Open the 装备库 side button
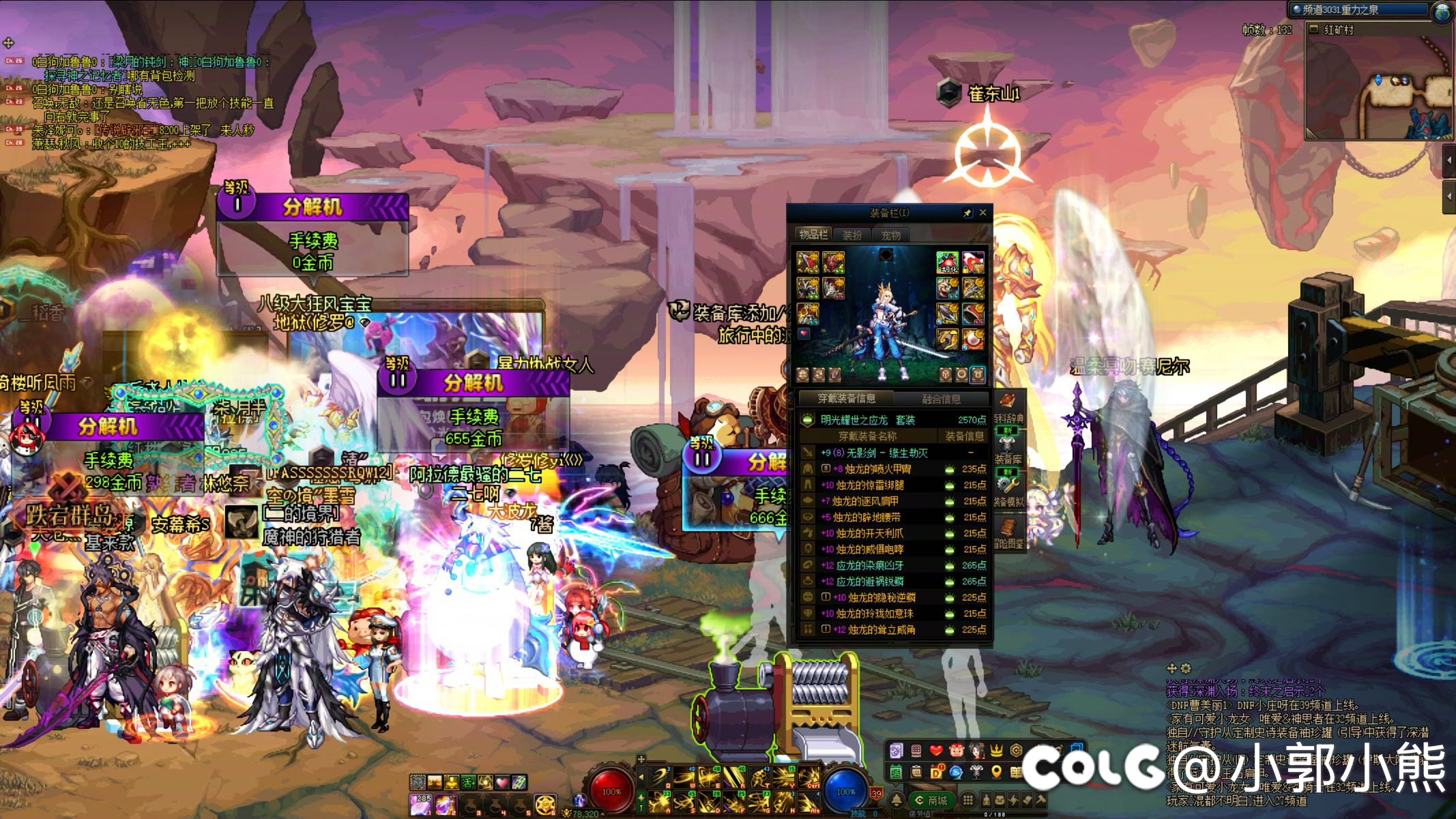 (x=1008, y=447)
